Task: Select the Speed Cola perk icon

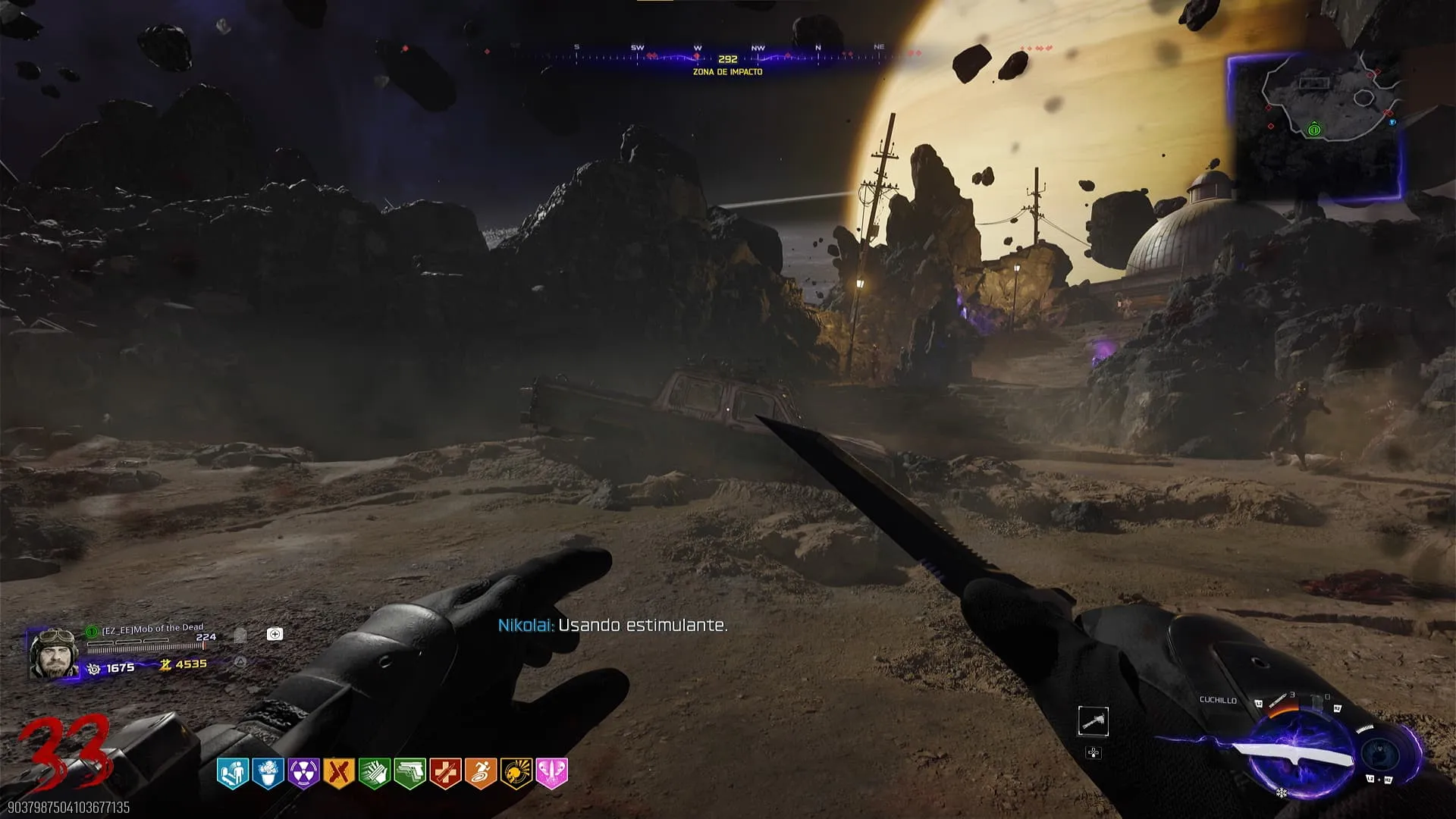Action: coord(374,773)
